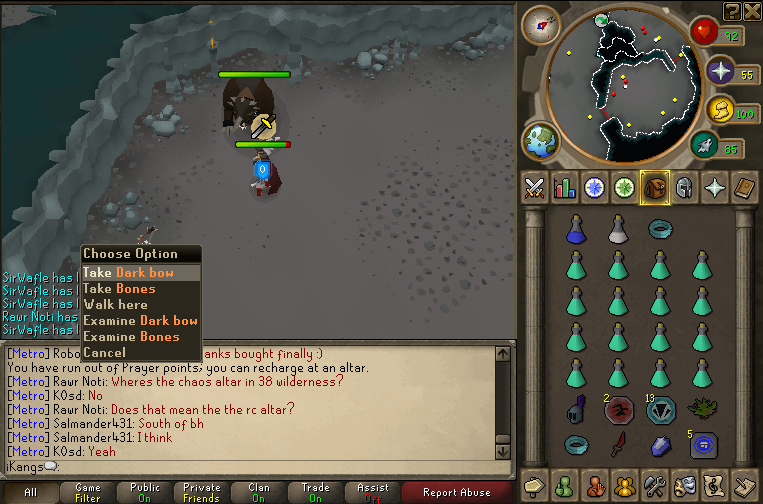Open the Clan chat filter tab
Image resolution: width=763 pixels, height=504 pixels.
coord(258,492)
